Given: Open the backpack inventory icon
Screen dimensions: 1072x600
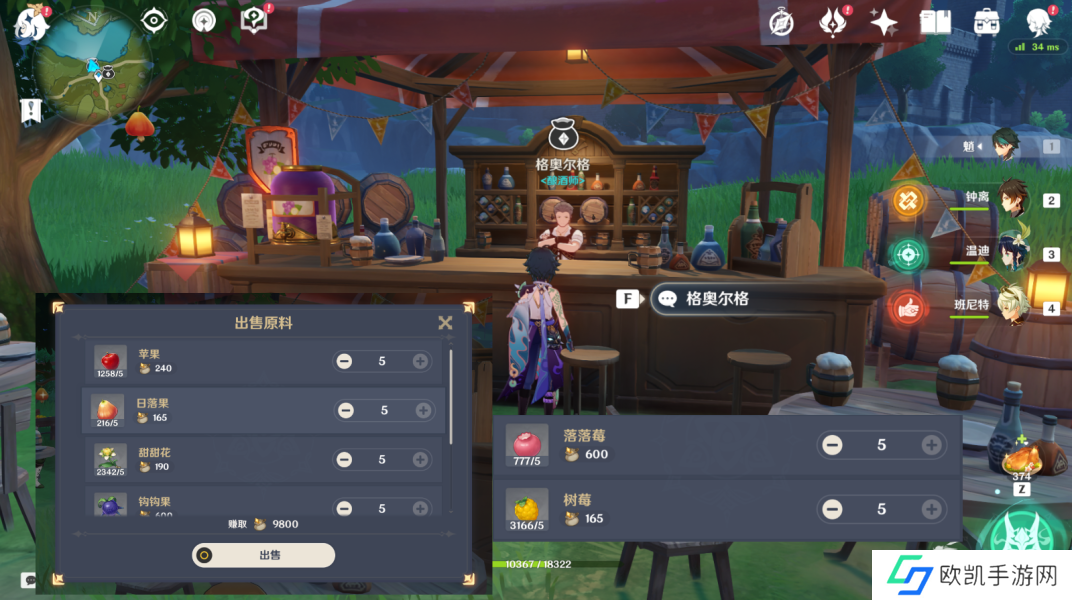Looking at the screenshot, I should point(987,22).
